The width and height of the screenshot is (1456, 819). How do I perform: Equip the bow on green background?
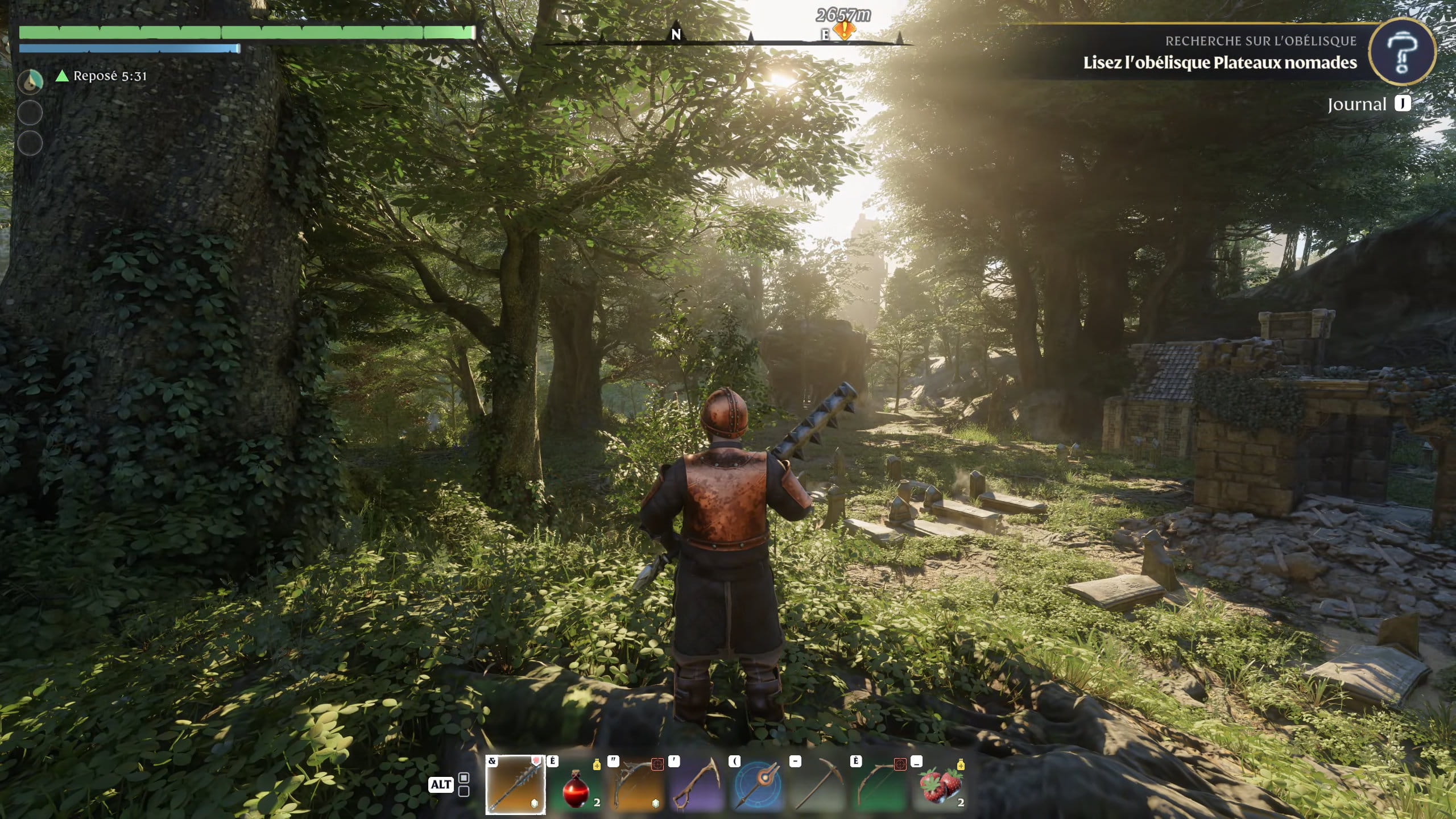pyautogui.click(x=880, y=786)
